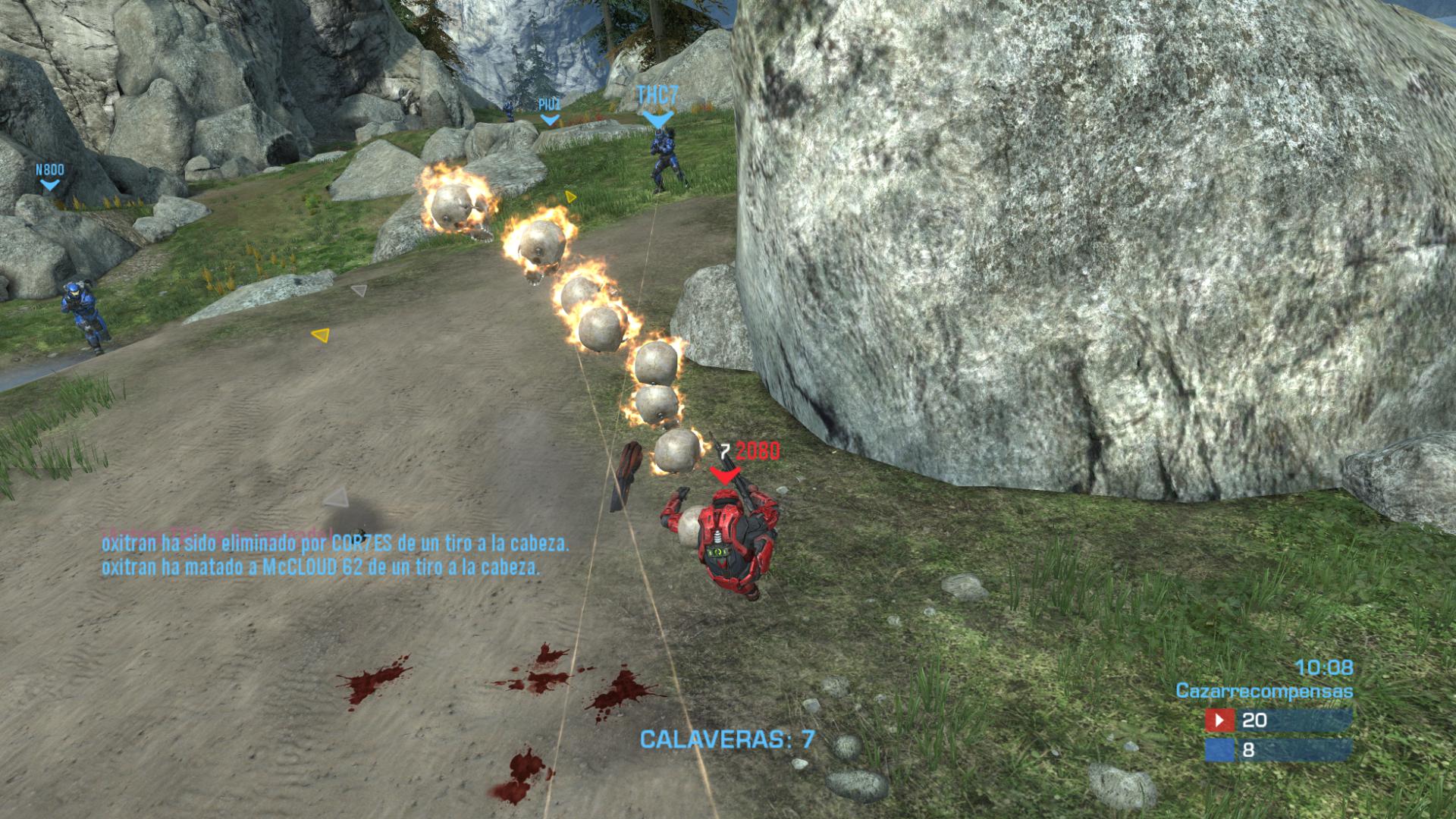
Task: Select the red 2080 player nametag
Action: 757,451
